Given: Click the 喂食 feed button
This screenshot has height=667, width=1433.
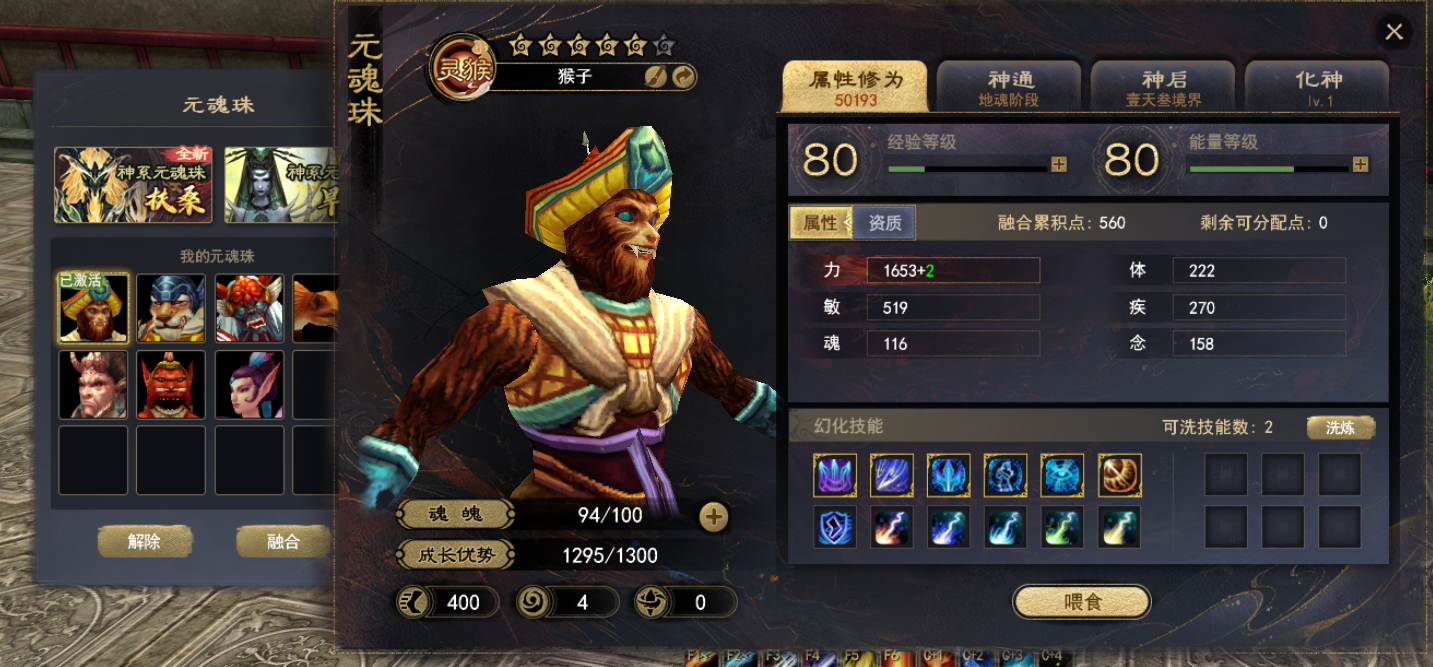Looking at the screenshot, I should coord(1082,602).
